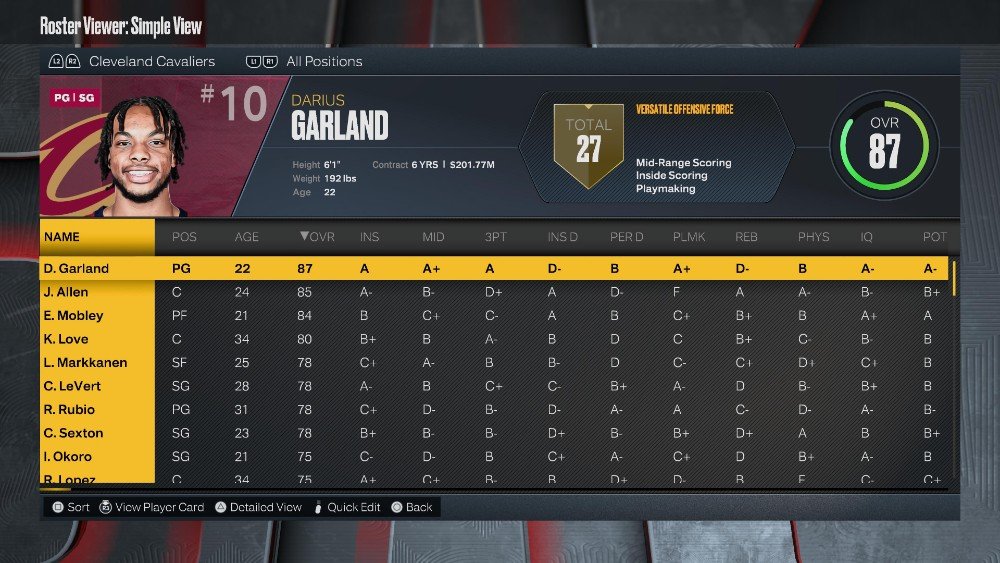
Task: Pick K. Love from the roster
Action: 65,339
